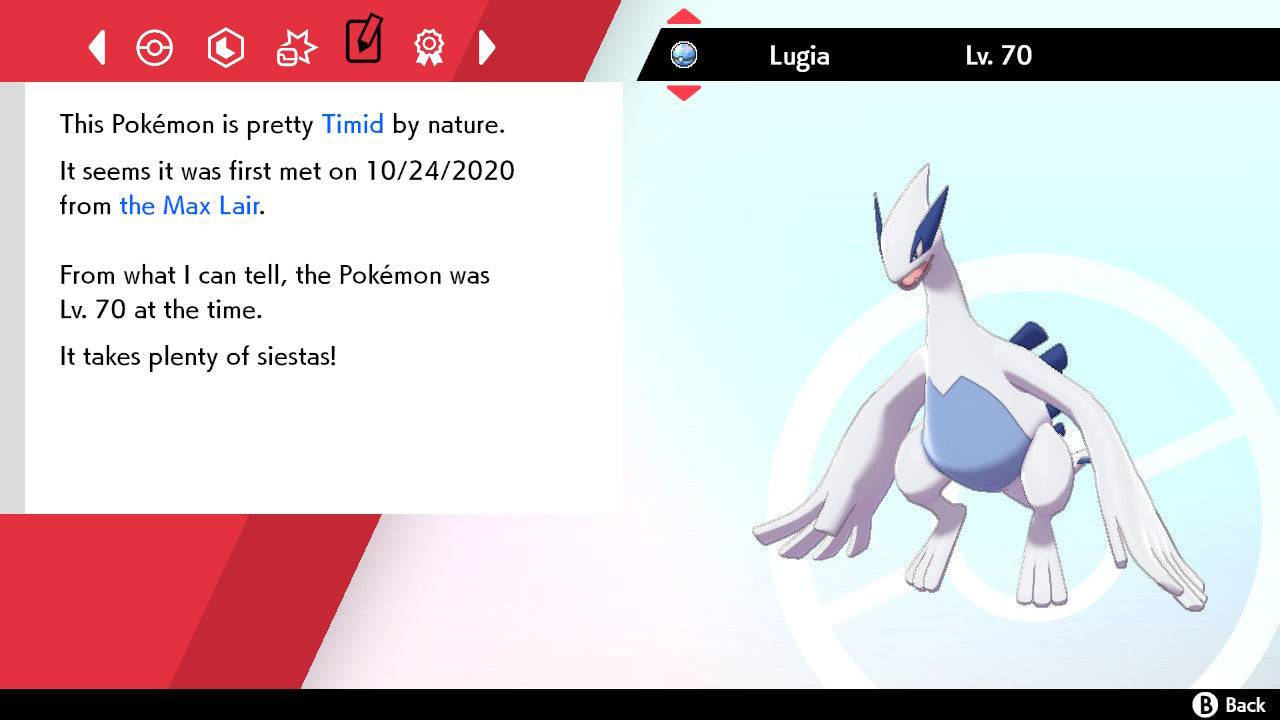Click the left arrow to view previous page
The width and height of the screenshot is (1280, 720).
click(x=97, y=47)
